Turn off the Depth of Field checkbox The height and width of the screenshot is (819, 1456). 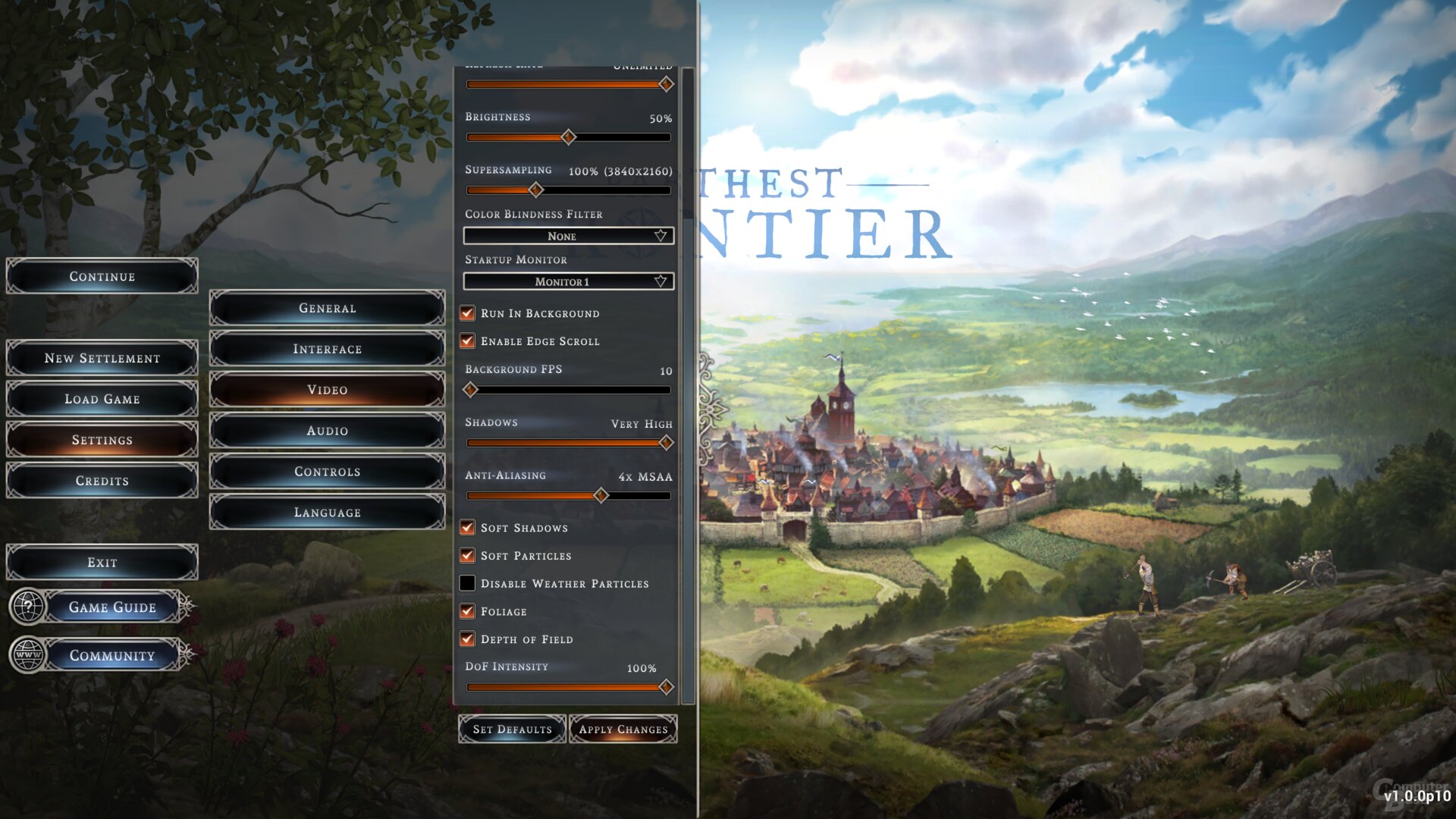pos(468,639)
